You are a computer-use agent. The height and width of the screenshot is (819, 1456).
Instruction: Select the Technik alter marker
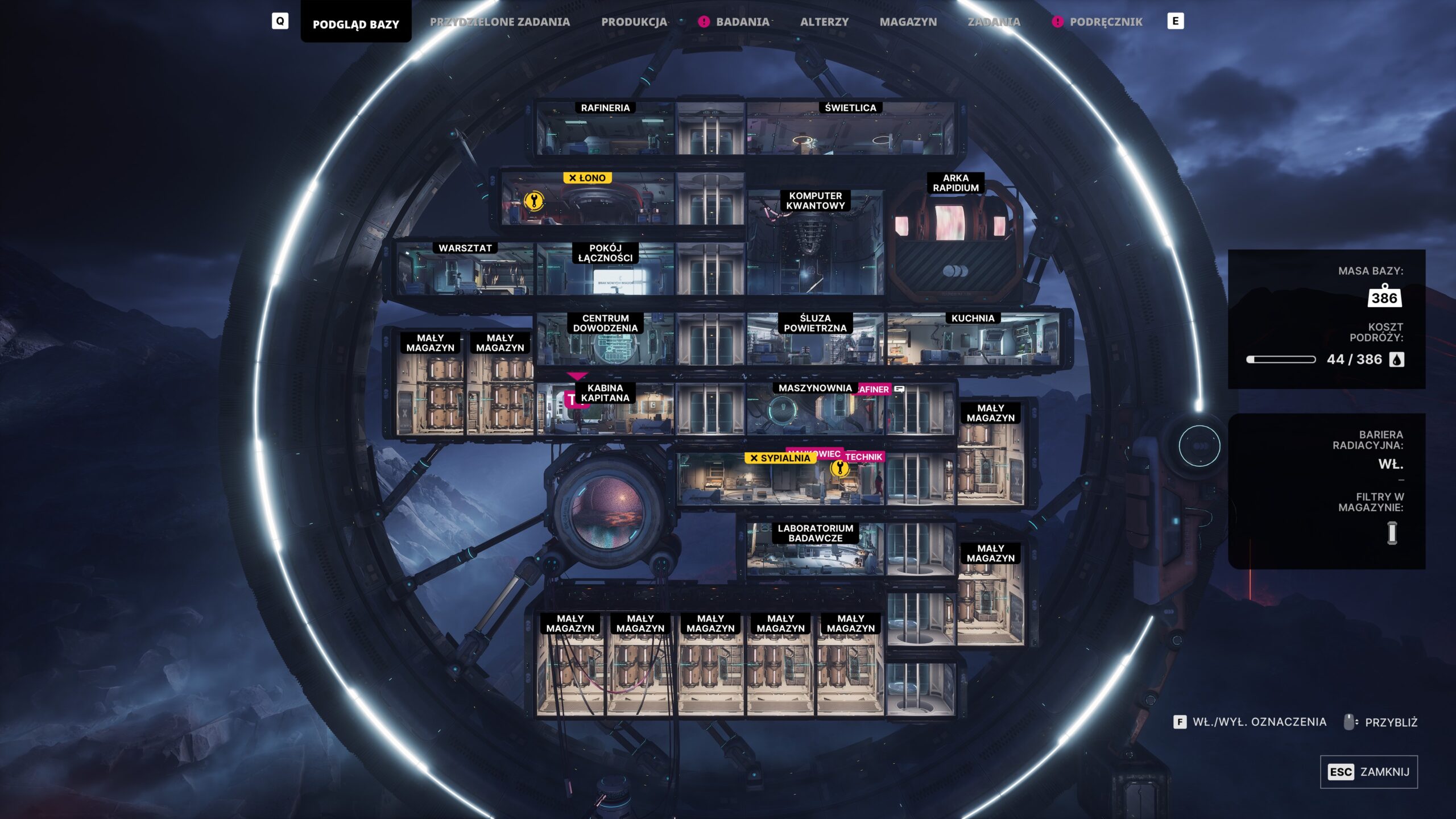(864, 457)
